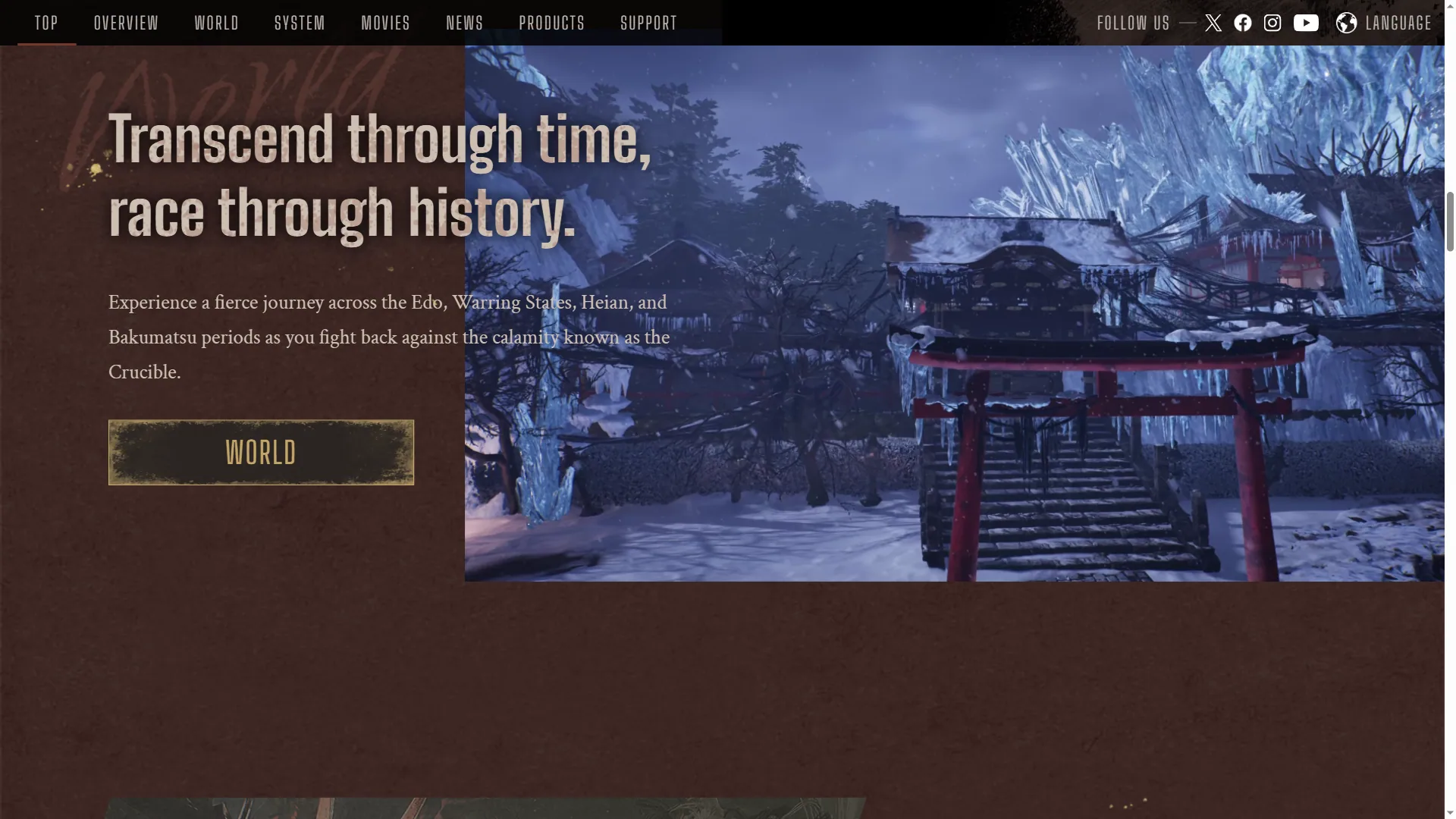
Task: Open the NEWS page
Action: (464, 23)
